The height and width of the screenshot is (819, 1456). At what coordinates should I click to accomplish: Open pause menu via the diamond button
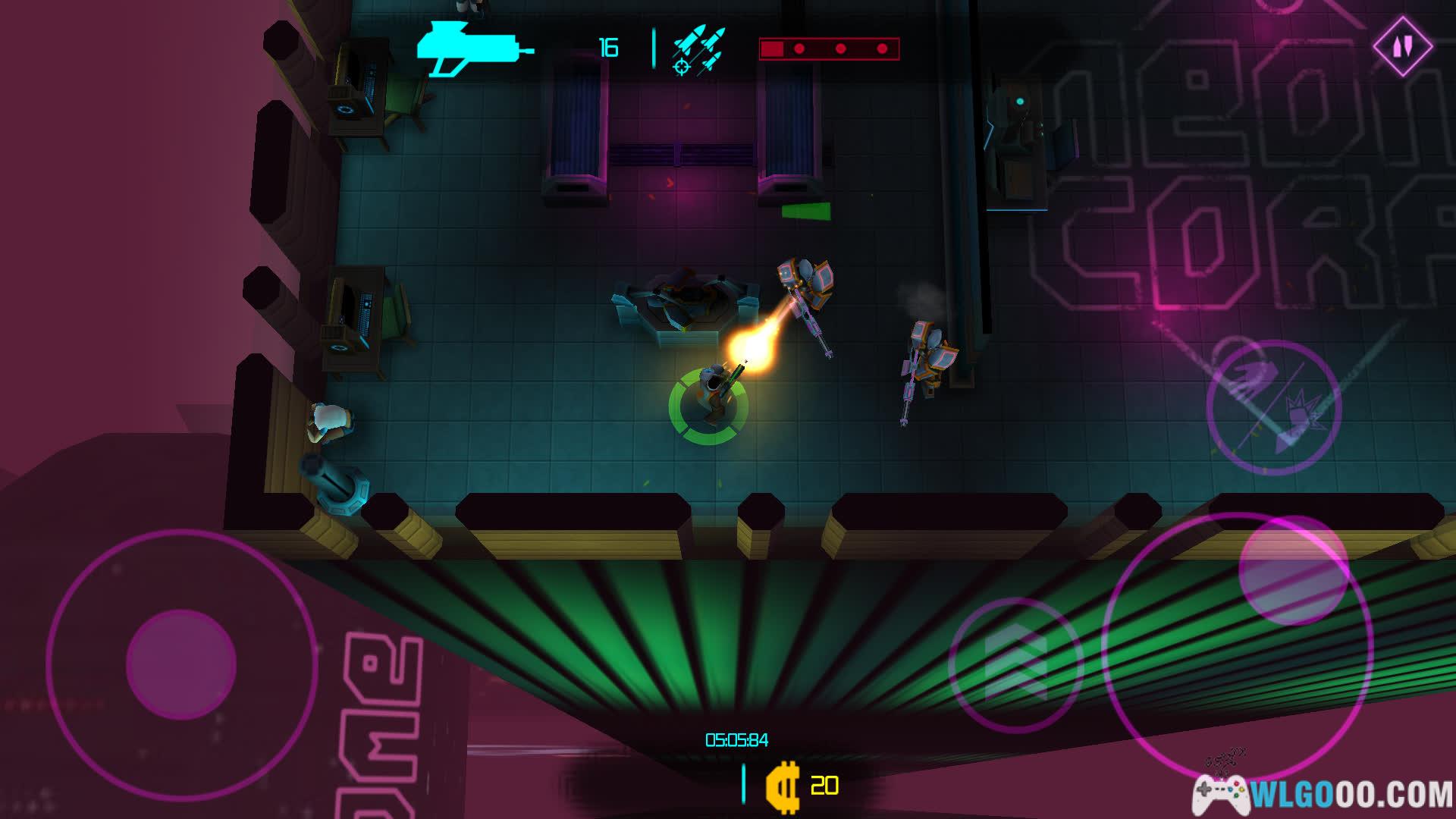(x=1402, y=46)
